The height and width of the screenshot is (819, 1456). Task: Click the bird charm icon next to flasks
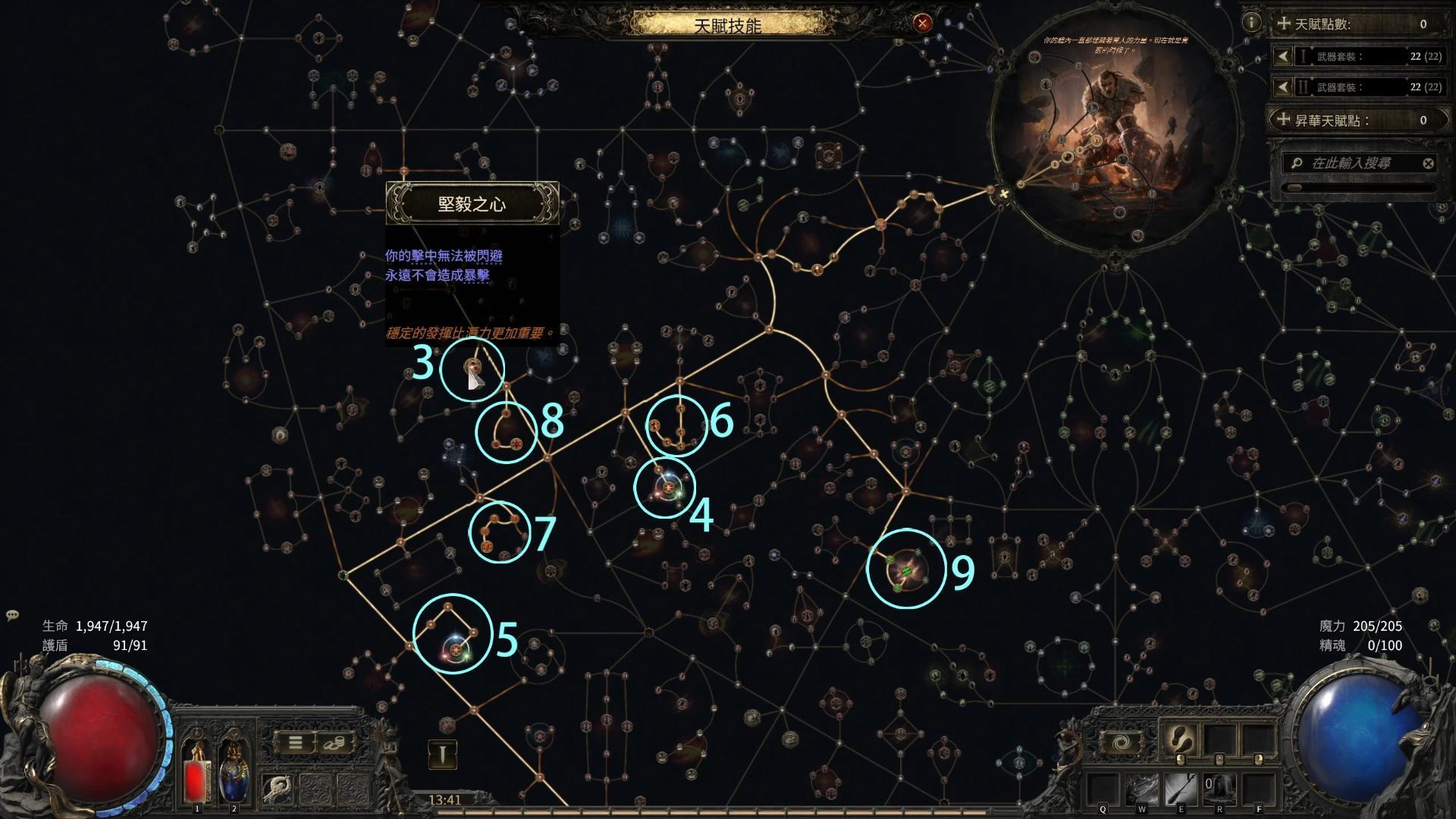[277, 788]
